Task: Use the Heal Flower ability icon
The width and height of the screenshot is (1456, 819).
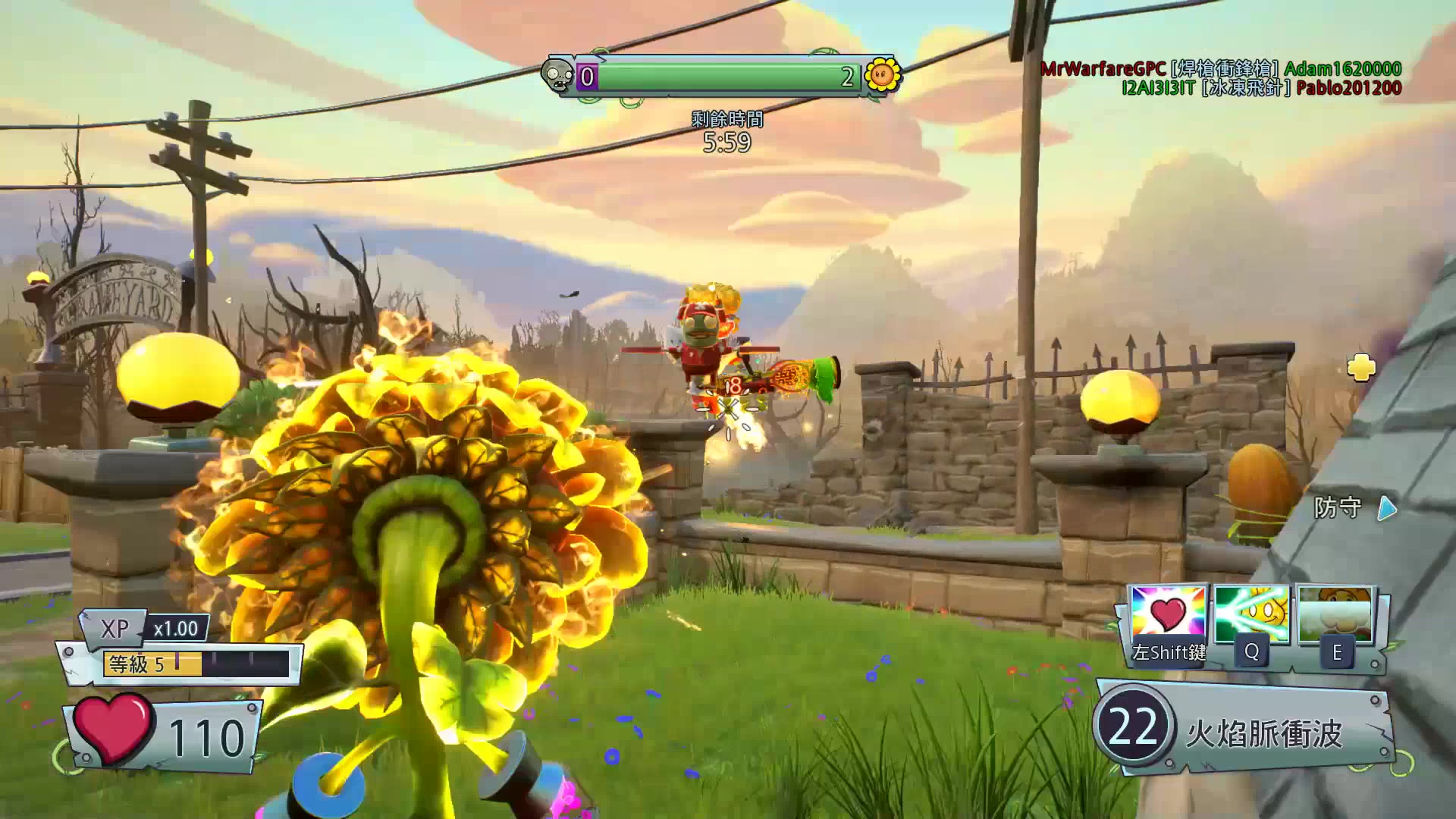Action: 1336,616
